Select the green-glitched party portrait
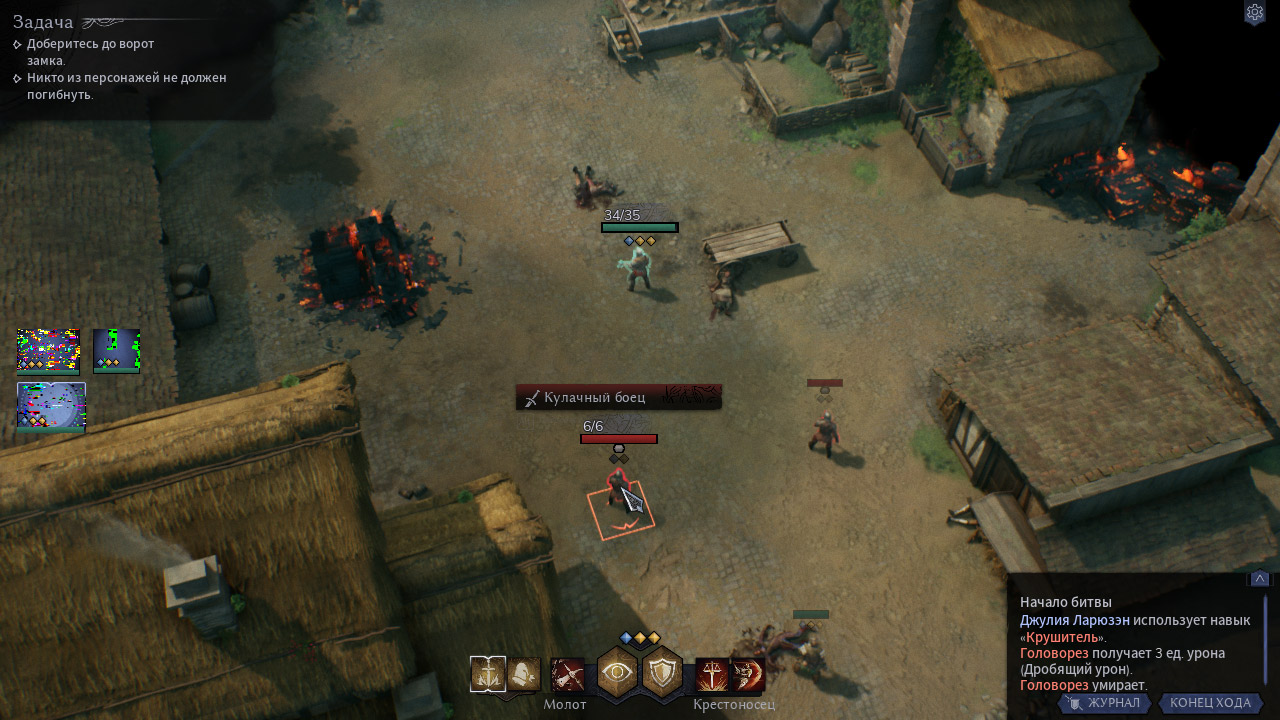 (116, 350)
